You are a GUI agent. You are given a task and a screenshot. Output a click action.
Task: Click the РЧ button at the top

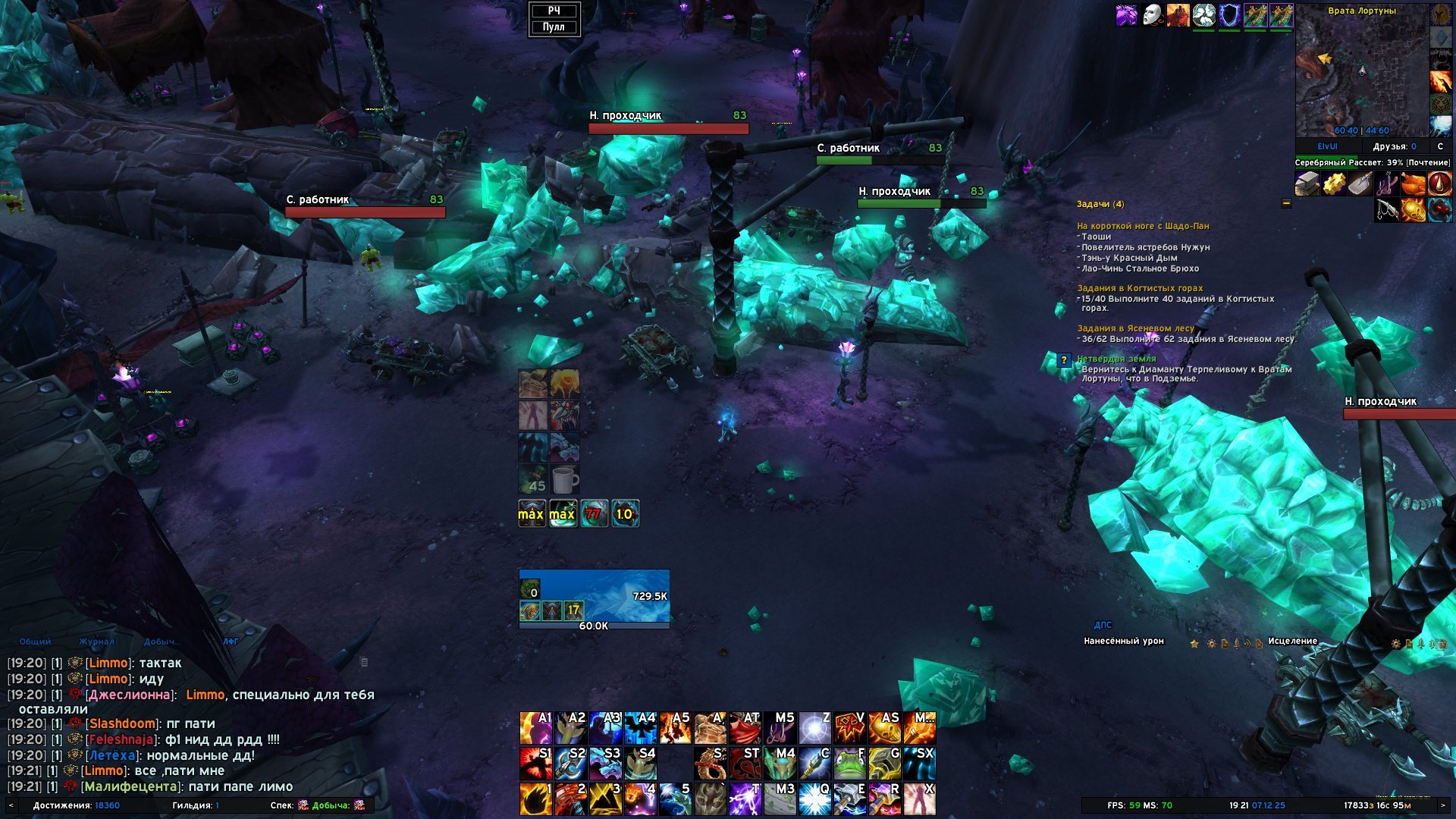coord(554,11)
